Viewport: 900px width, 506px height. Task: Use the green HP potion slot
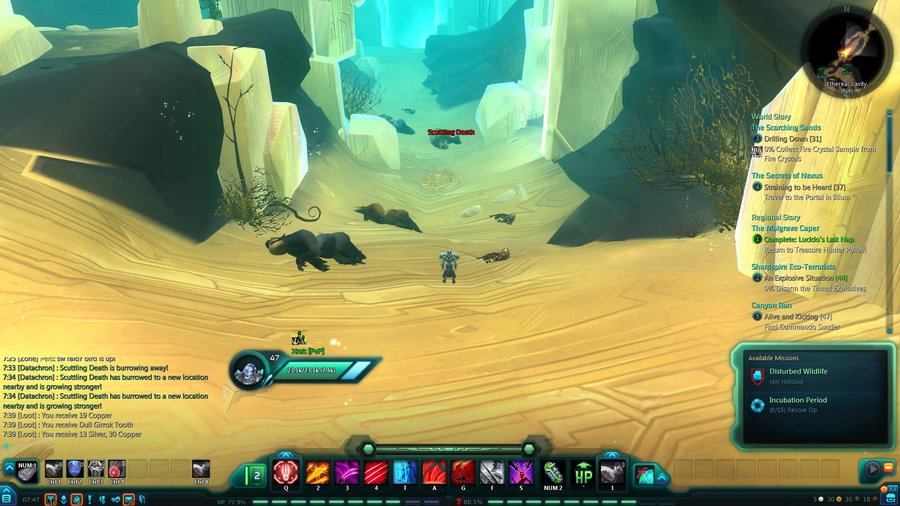583,471
